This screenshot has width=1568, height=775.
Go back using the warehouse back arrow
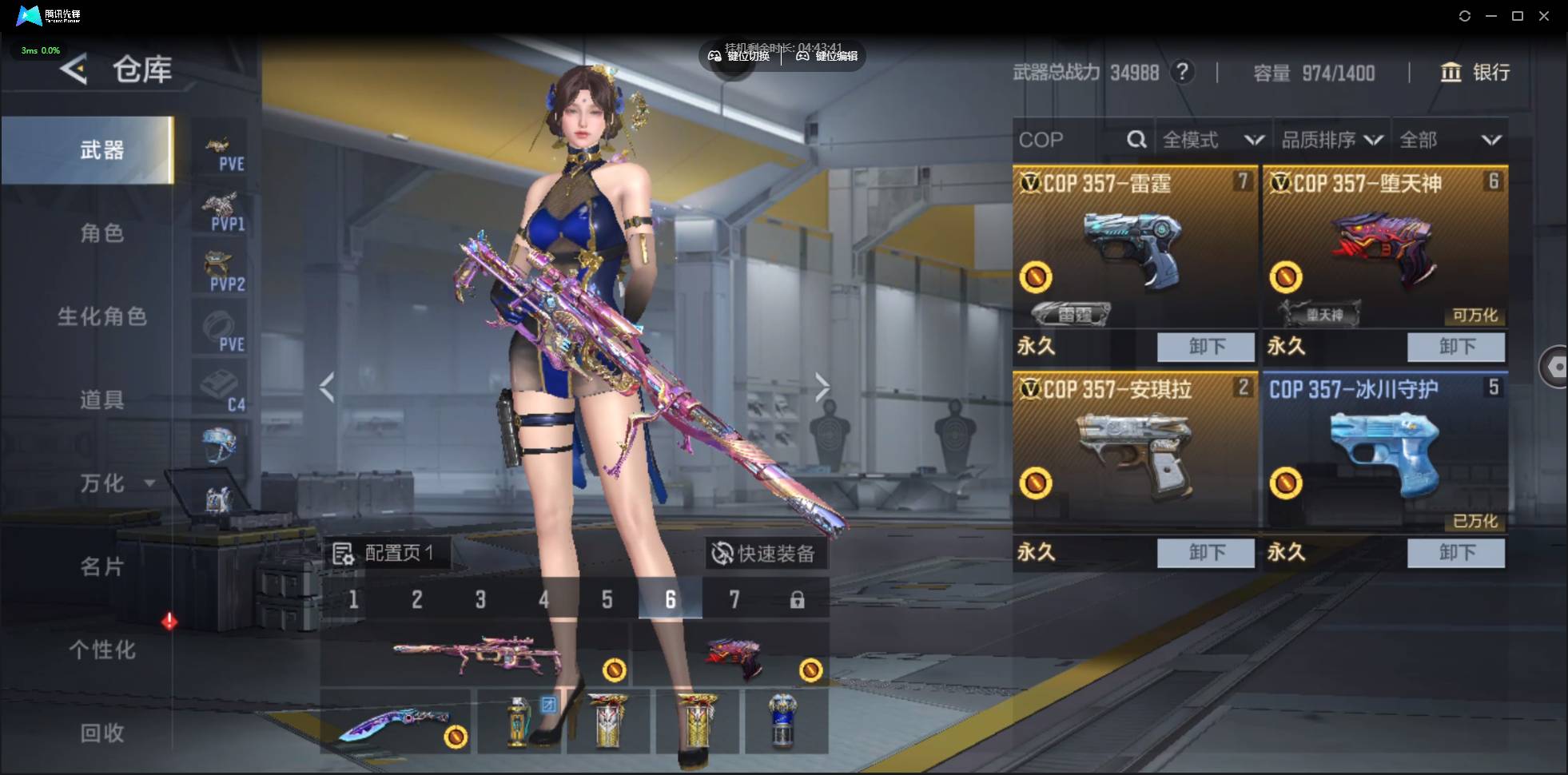pyautogui.click(x=74, y=70)
